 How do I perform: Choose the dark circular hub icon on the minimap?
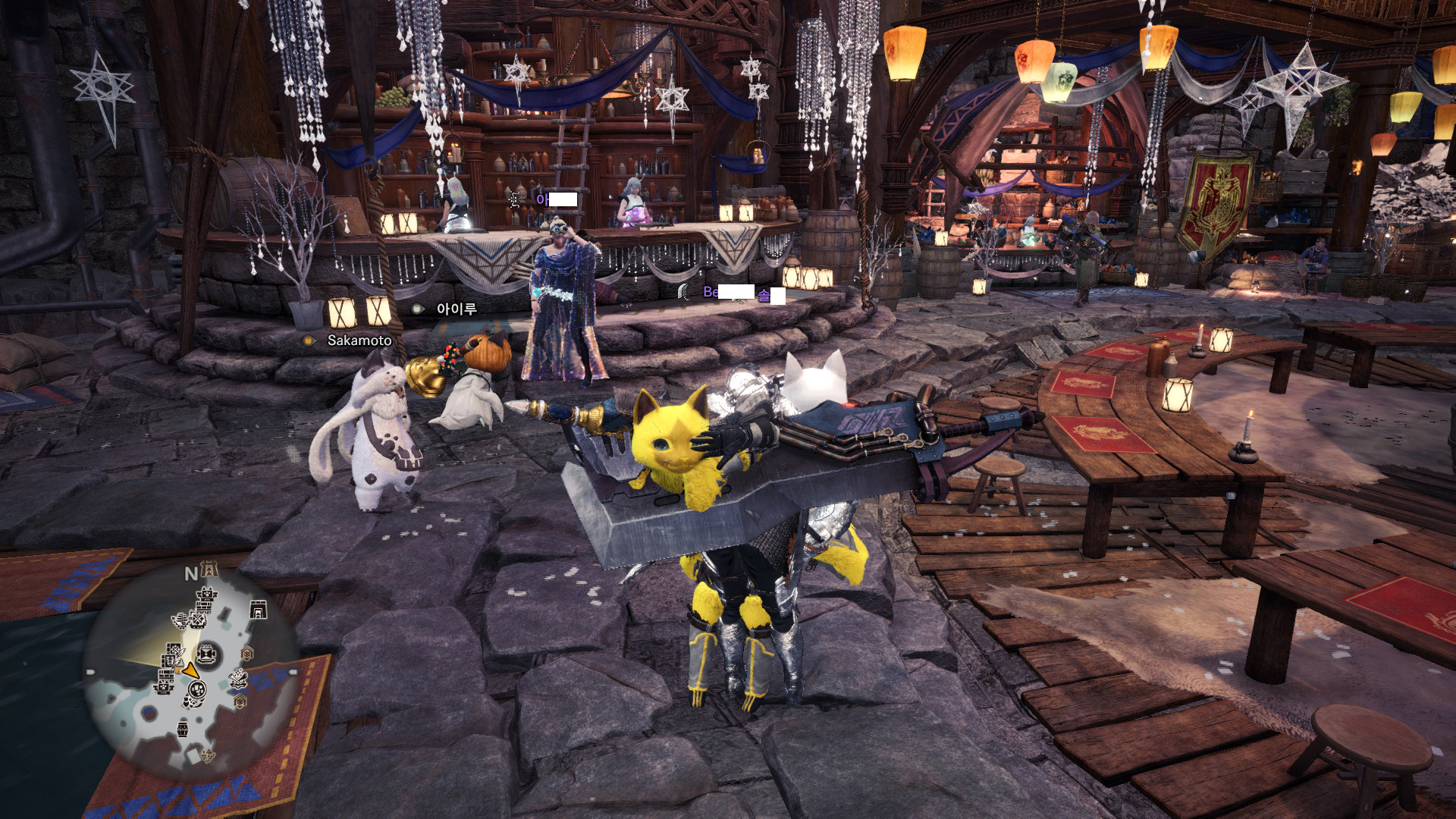pyautogui.click(x=207, y=654)
